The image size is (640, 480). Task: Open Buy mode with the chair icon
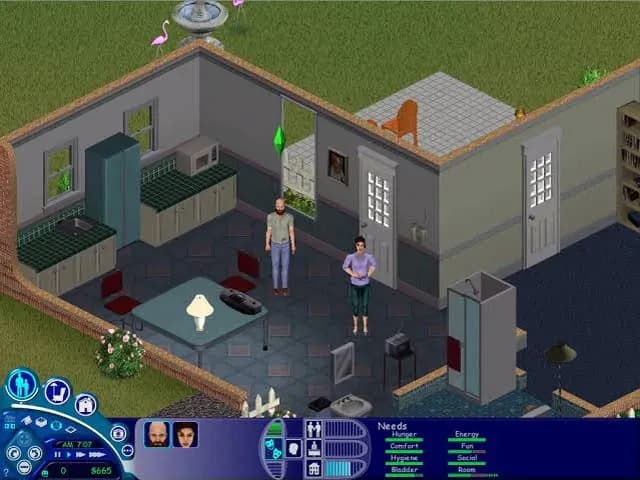point(57,391)
